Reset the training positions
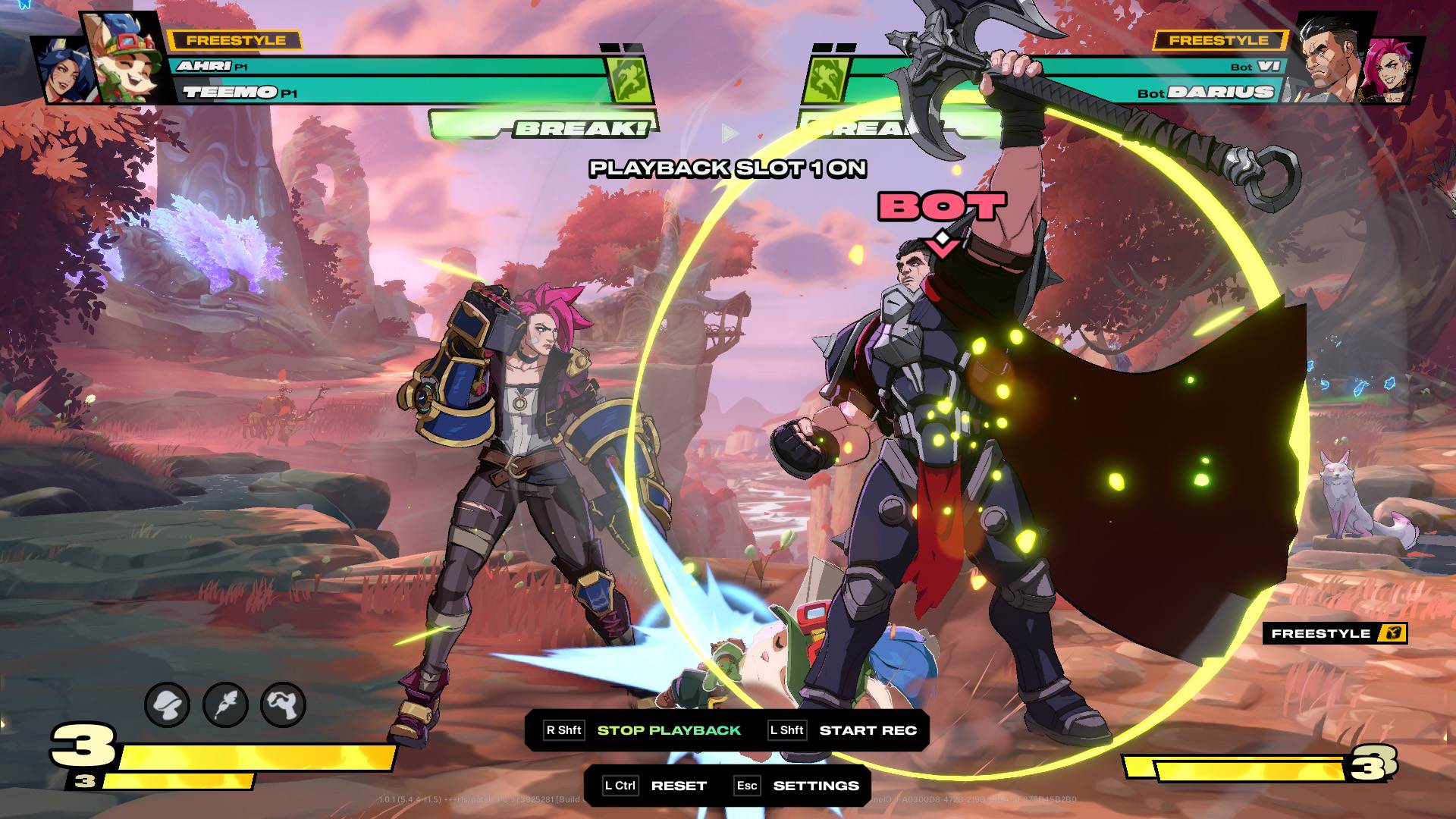Screen dimensions: 1456x819 coord(678,786)
